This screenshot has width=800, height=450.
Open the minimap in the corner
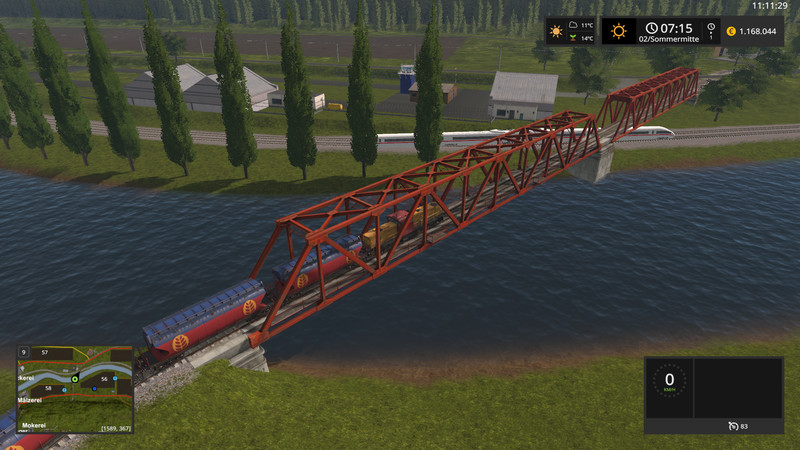click(76, 389)
